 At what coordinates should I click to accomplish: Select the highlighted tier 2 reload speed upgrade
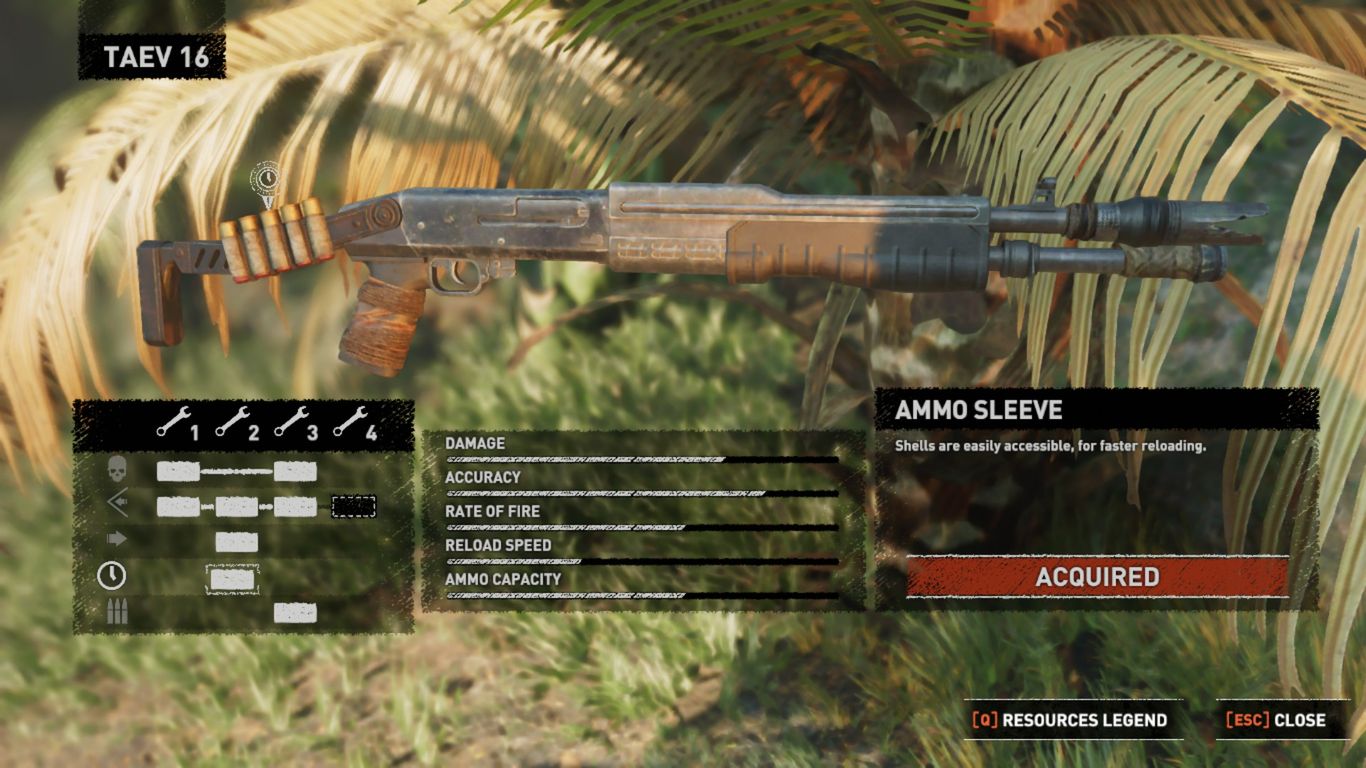[x=233, y=578]
